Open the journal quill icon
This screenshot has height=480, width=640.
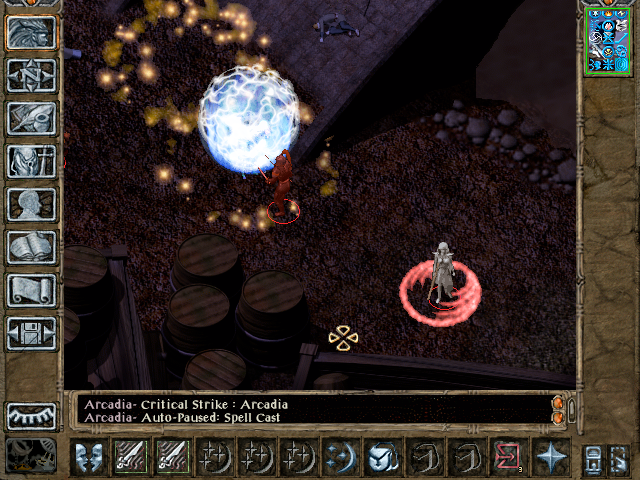[32, 118]
